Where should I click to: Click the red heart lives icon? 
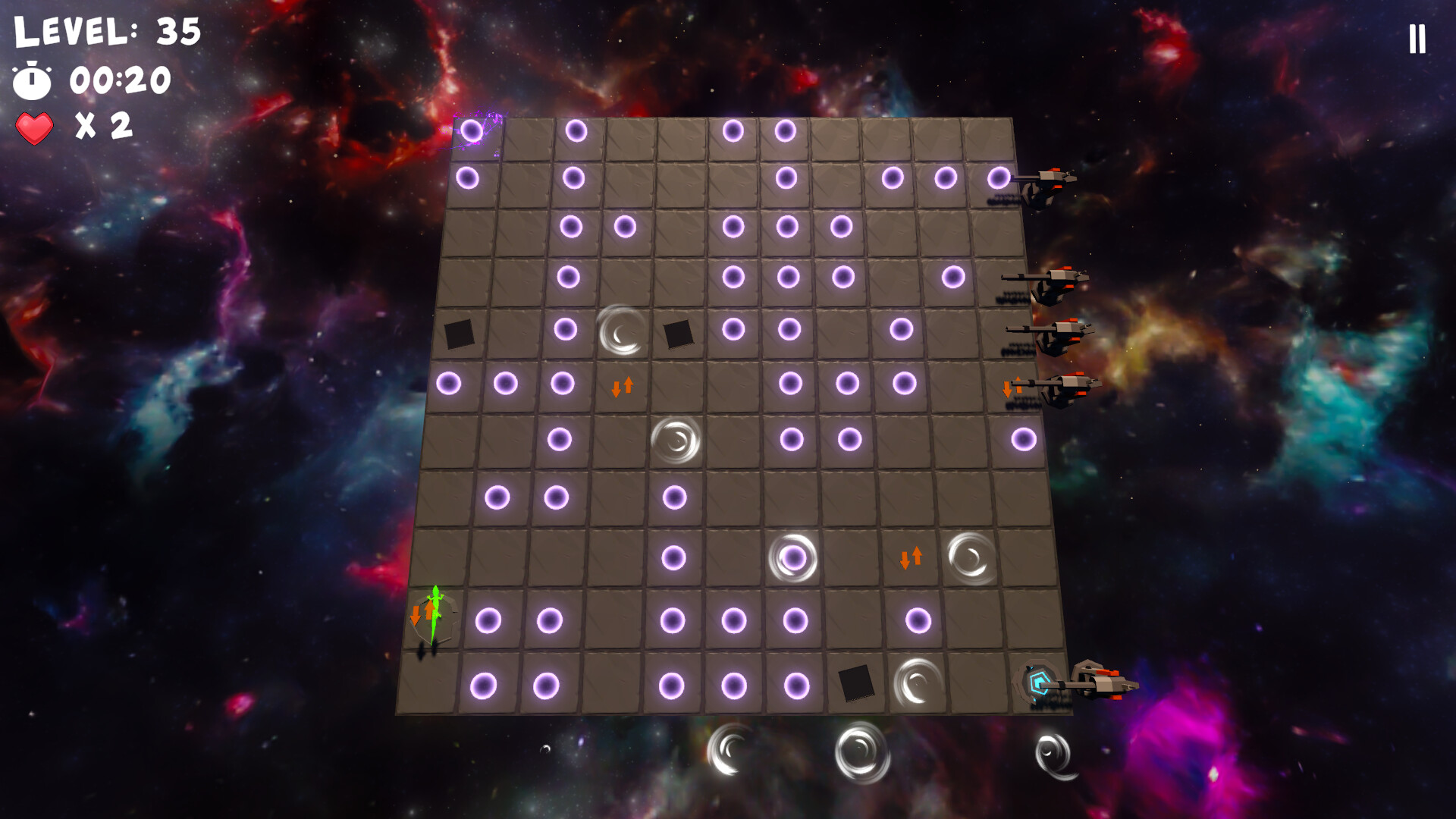click(34, 128)
